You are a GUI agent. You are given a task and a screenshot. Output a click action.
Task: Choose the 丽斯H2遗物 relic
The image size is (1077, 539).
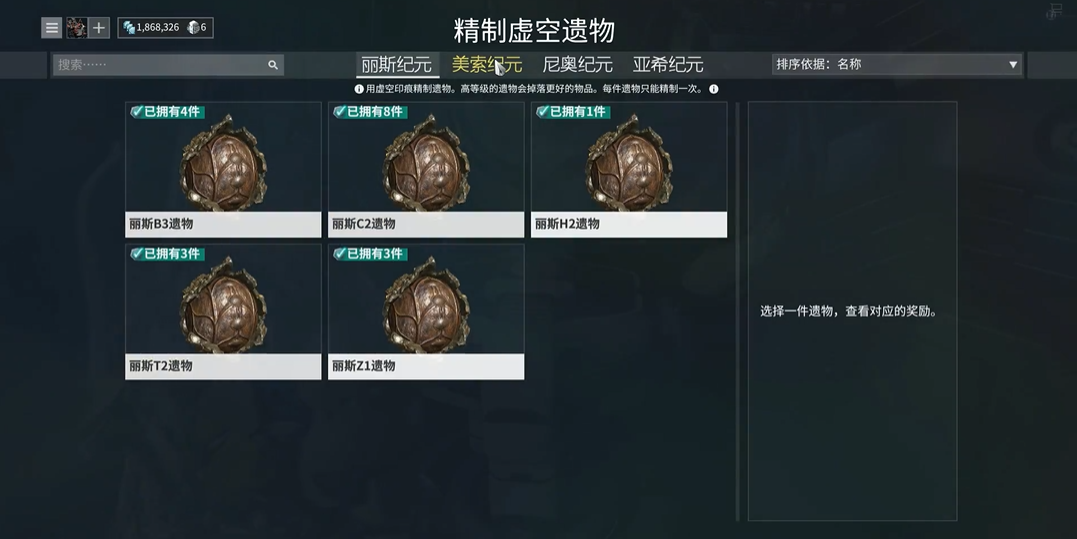pyautogui.click(x=629, y=170)
